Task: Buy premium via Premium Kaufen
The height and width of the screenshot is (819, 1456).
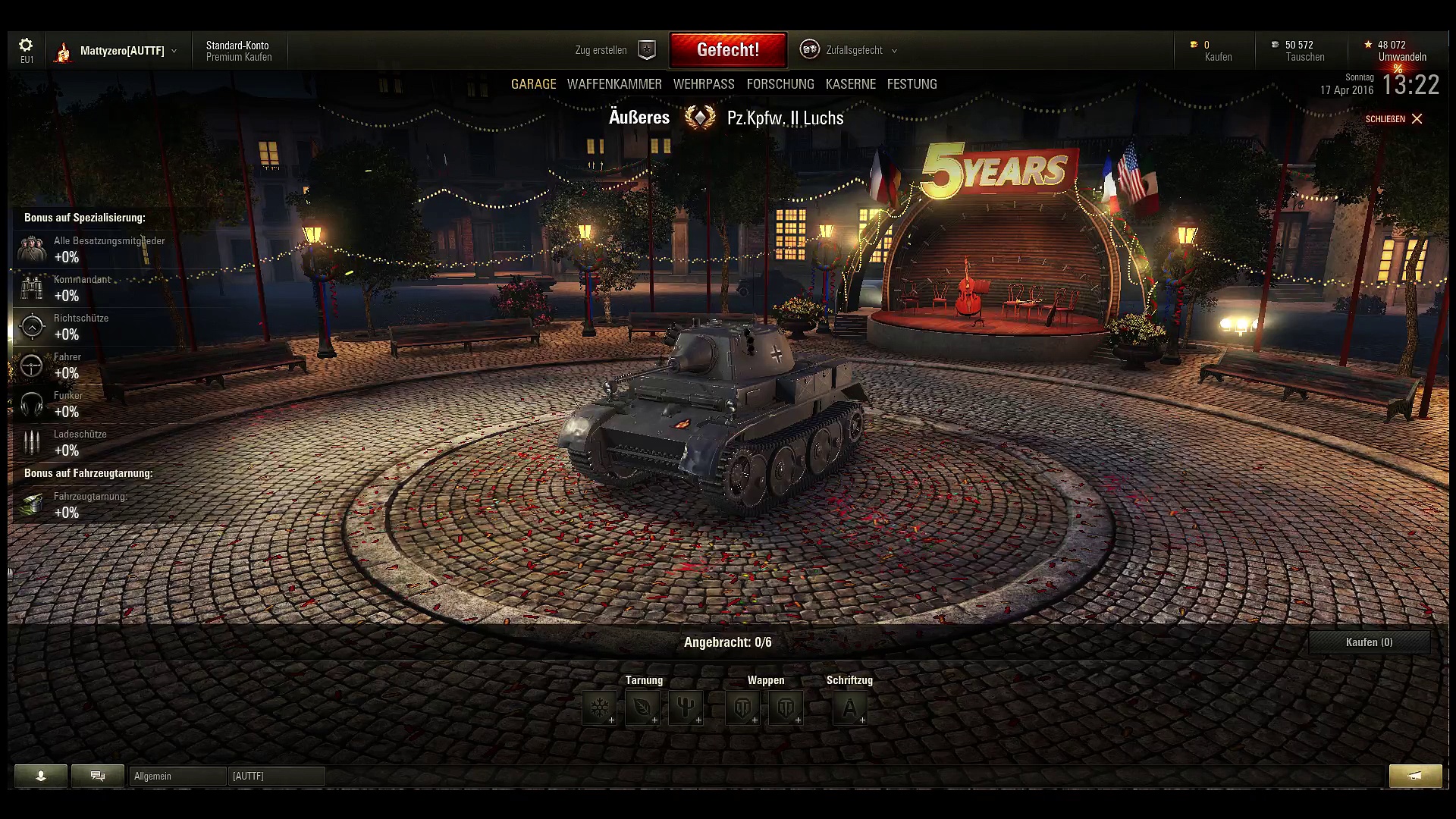Action: 238,57
